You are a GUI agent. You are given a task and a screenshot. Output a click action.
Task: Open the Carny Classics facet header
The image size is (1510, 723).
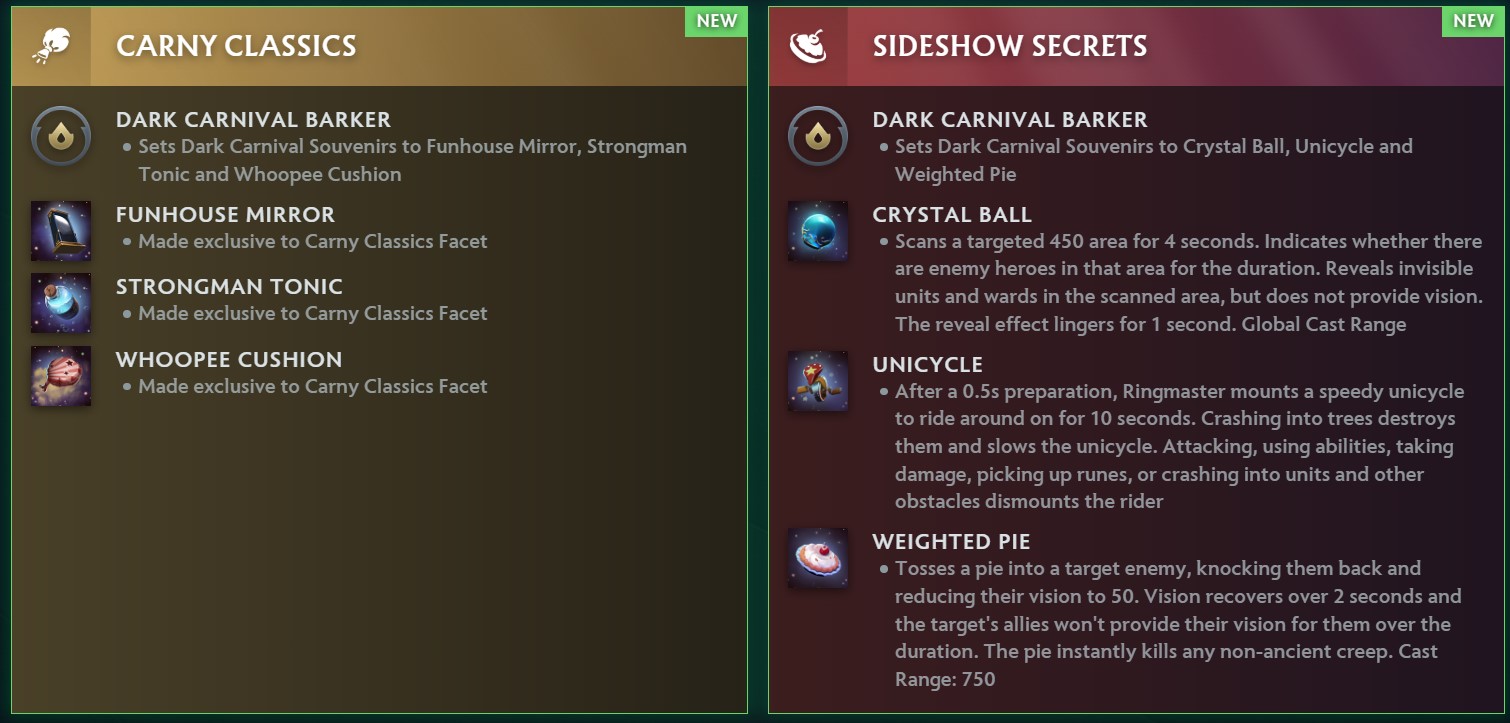coord(236,46)
